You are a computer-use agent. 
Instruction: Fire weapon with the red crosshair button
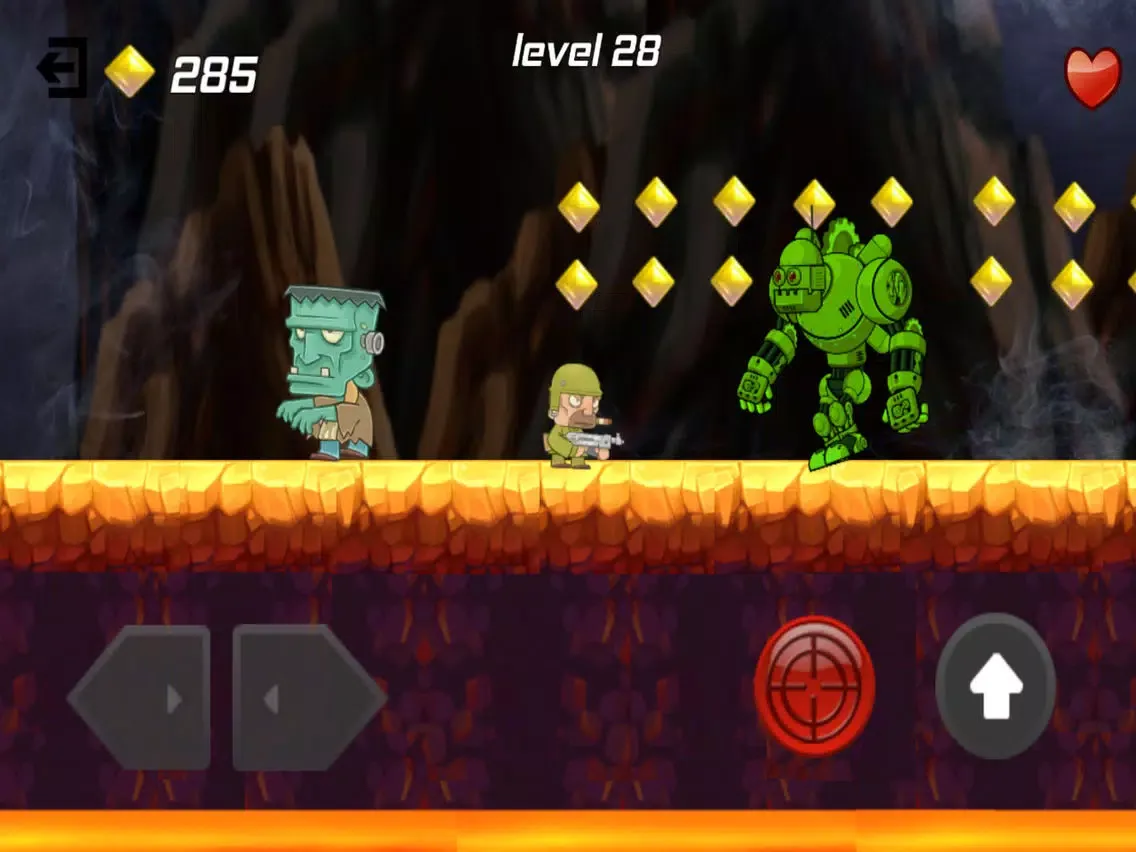[814, 686]
